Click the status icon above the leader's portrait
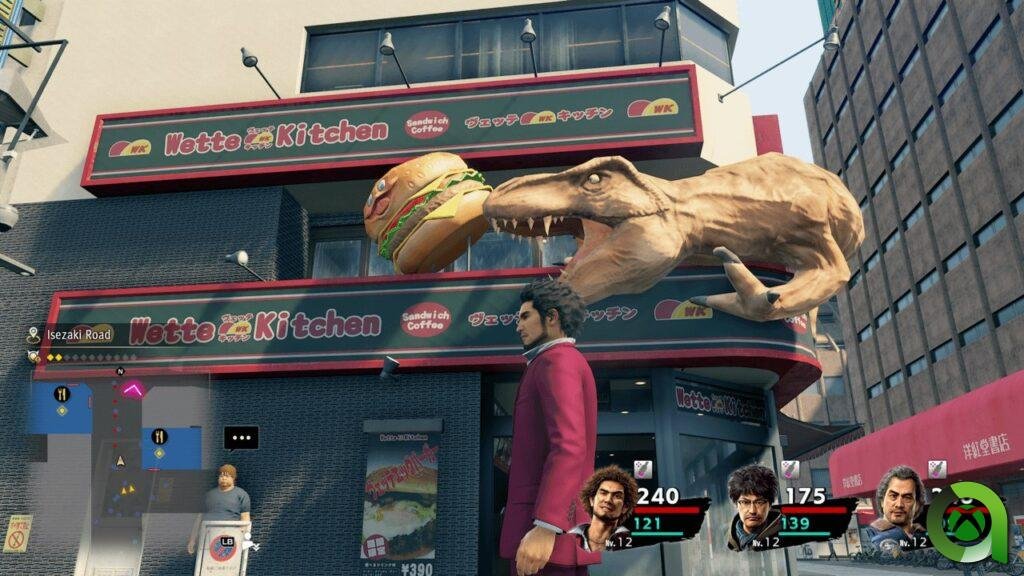 click(x=643, y=469)
